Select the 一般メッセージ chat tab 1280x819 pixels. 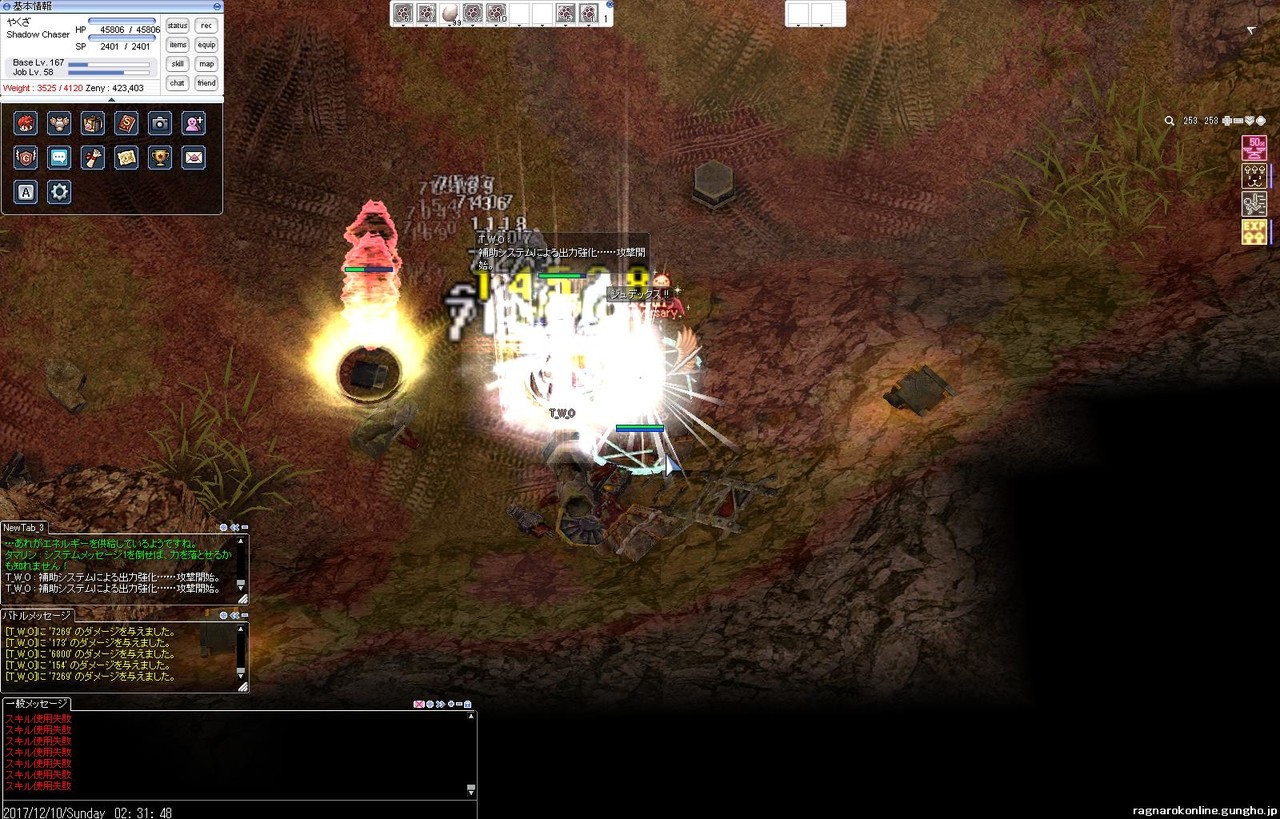(35, 704)
